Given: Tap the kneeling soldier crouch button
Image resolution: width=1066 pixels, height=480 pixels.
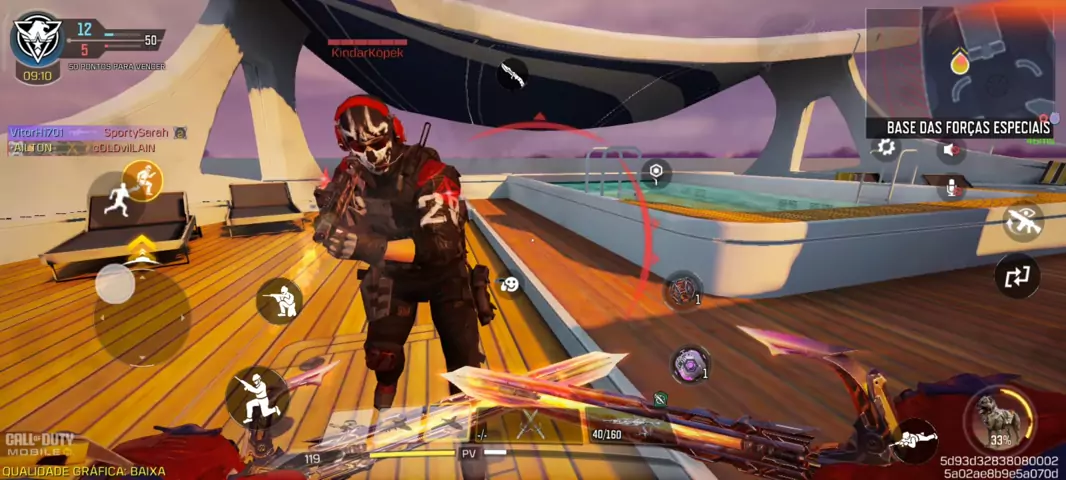Looking at the screenshot, I should [x=279, y=299].
